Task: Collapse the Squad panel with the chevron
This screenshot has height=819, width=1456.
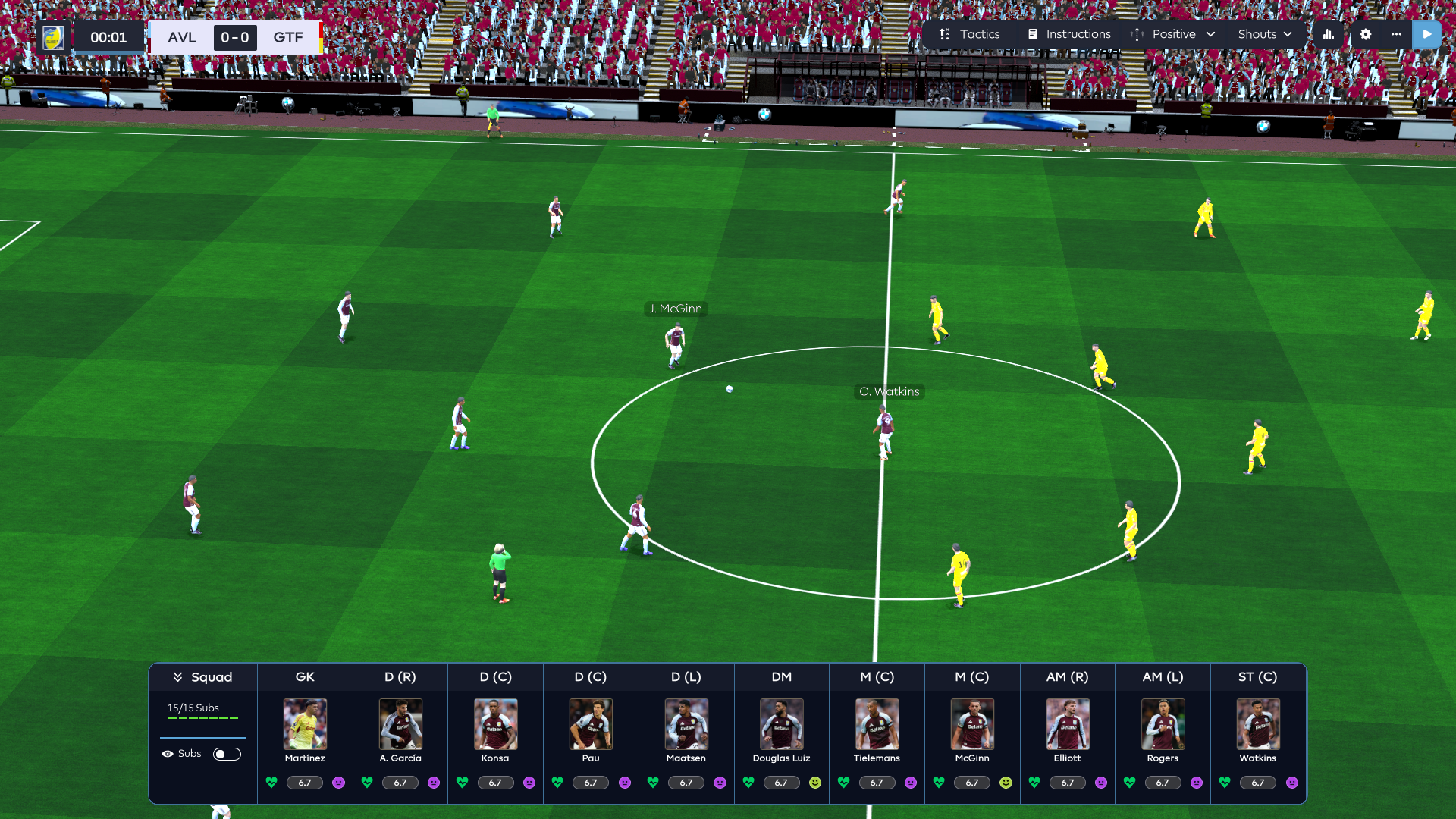Action: (x=179, y=676)
